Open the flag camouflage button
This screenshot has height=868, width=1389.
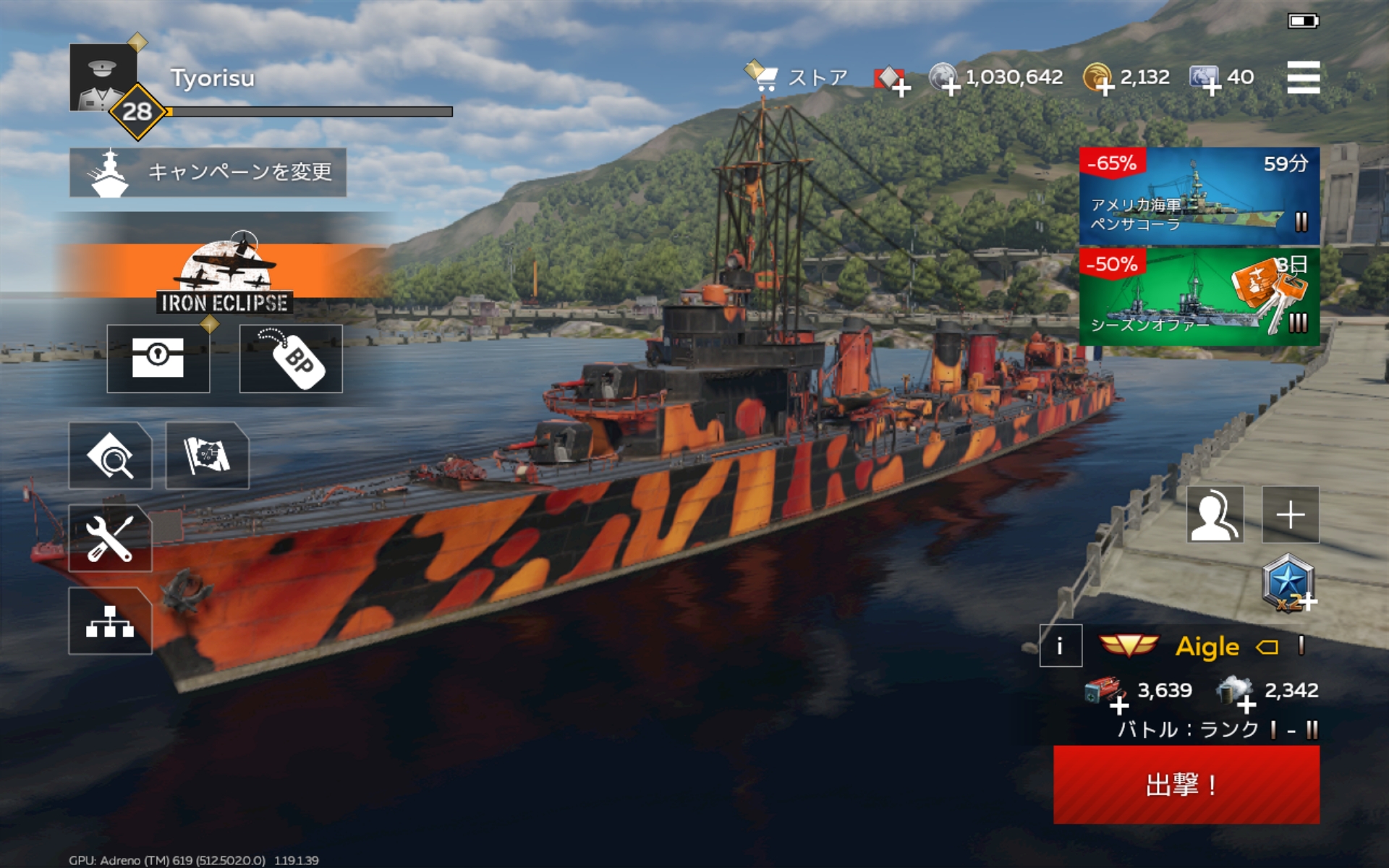click(x=208, y=456)
